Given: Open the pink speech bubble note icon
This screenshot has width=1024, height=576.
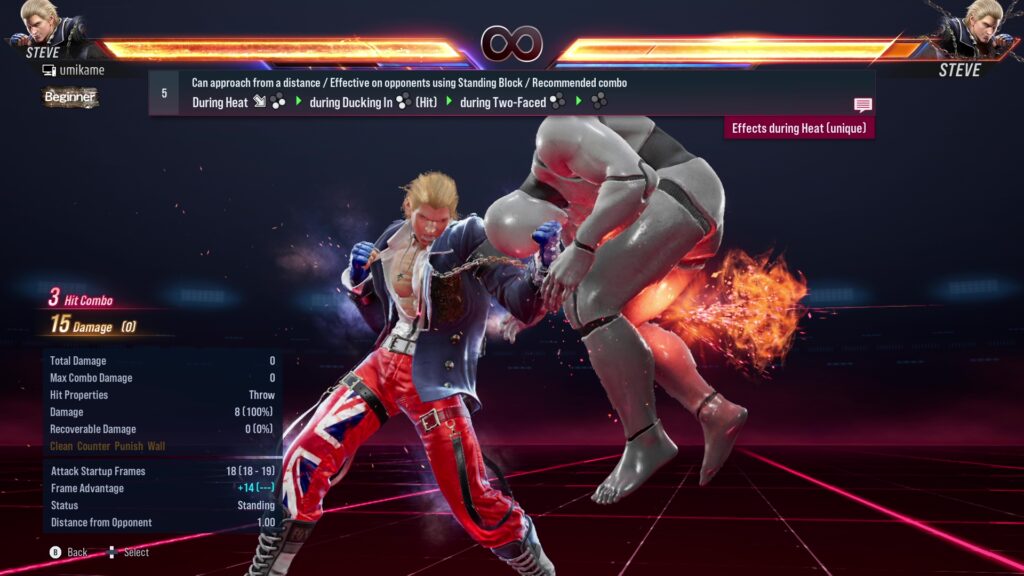Looking at the screenshot, I should pyautogui.click(x=862, y=104).
